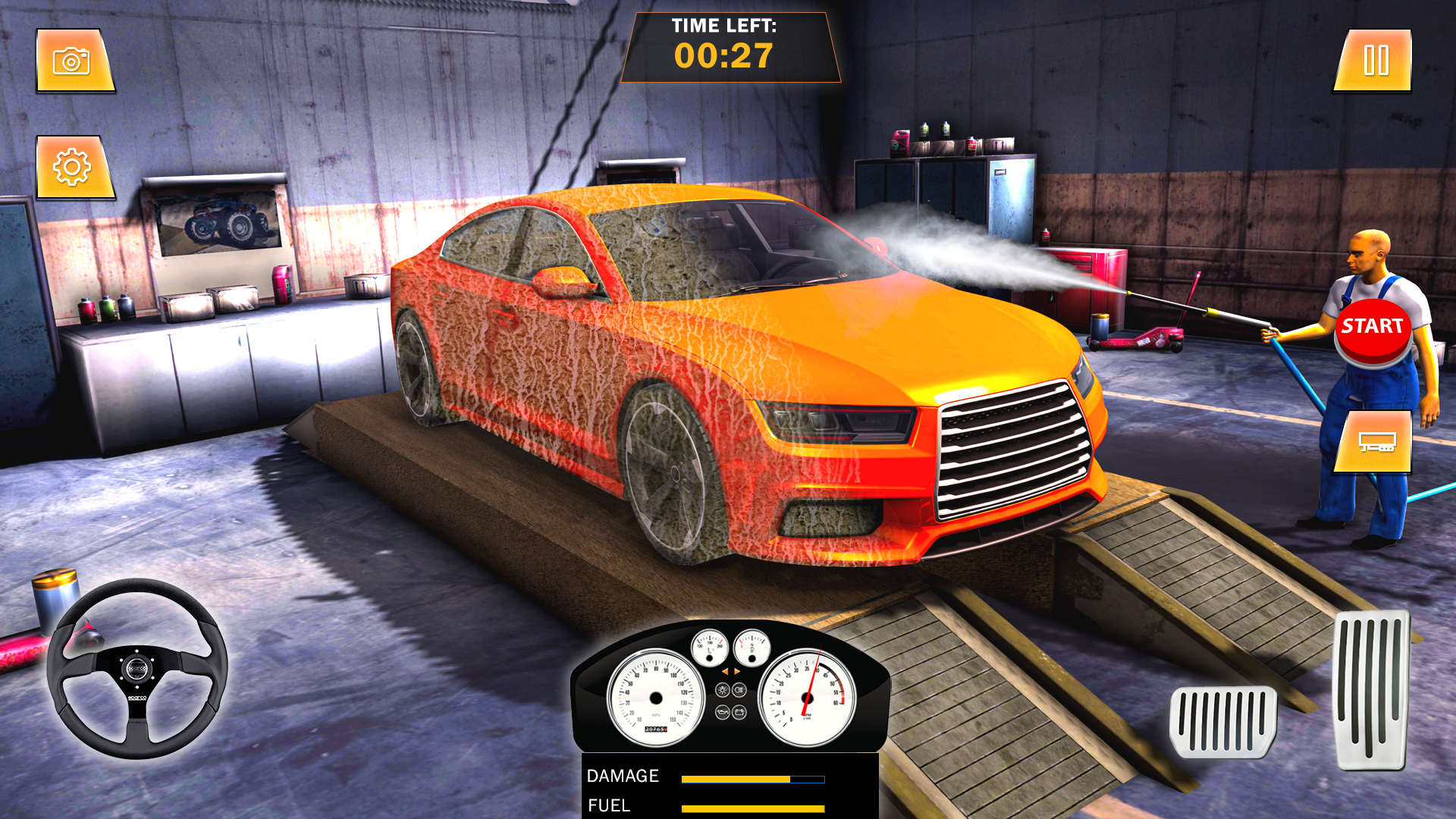Click the left arrow gauge selector
Image resolution: width=1456 pixels, height=819 pixels.
pyautogui.click(x=726, y=672)
